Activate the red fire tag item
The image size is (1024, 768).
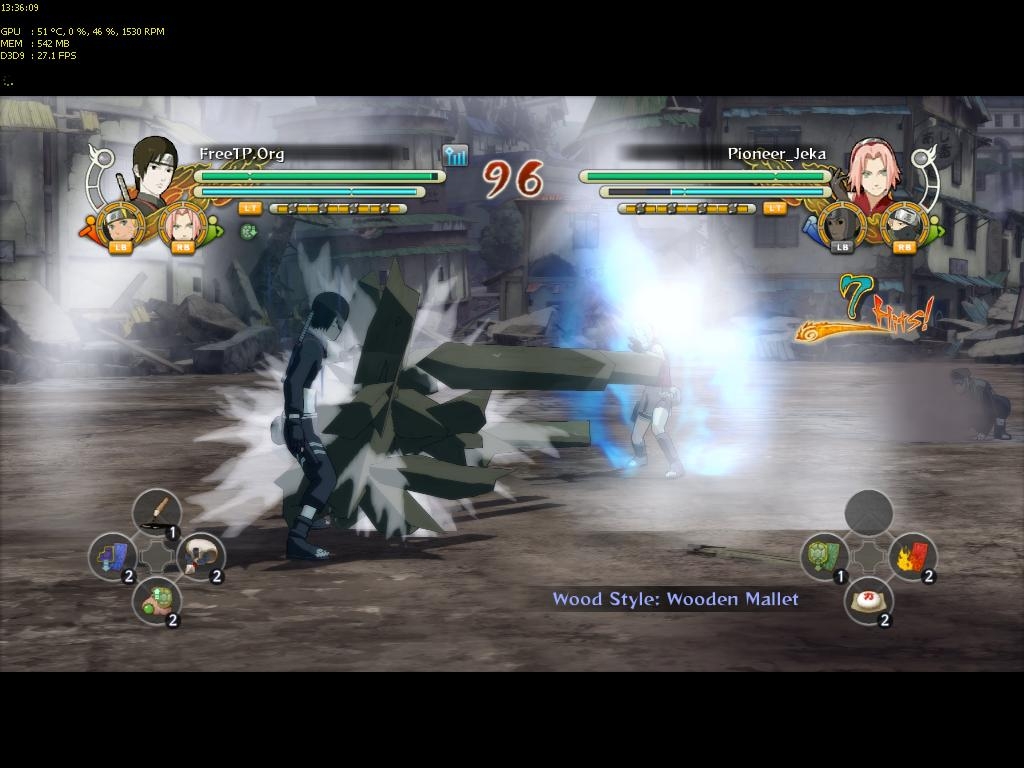912,556
